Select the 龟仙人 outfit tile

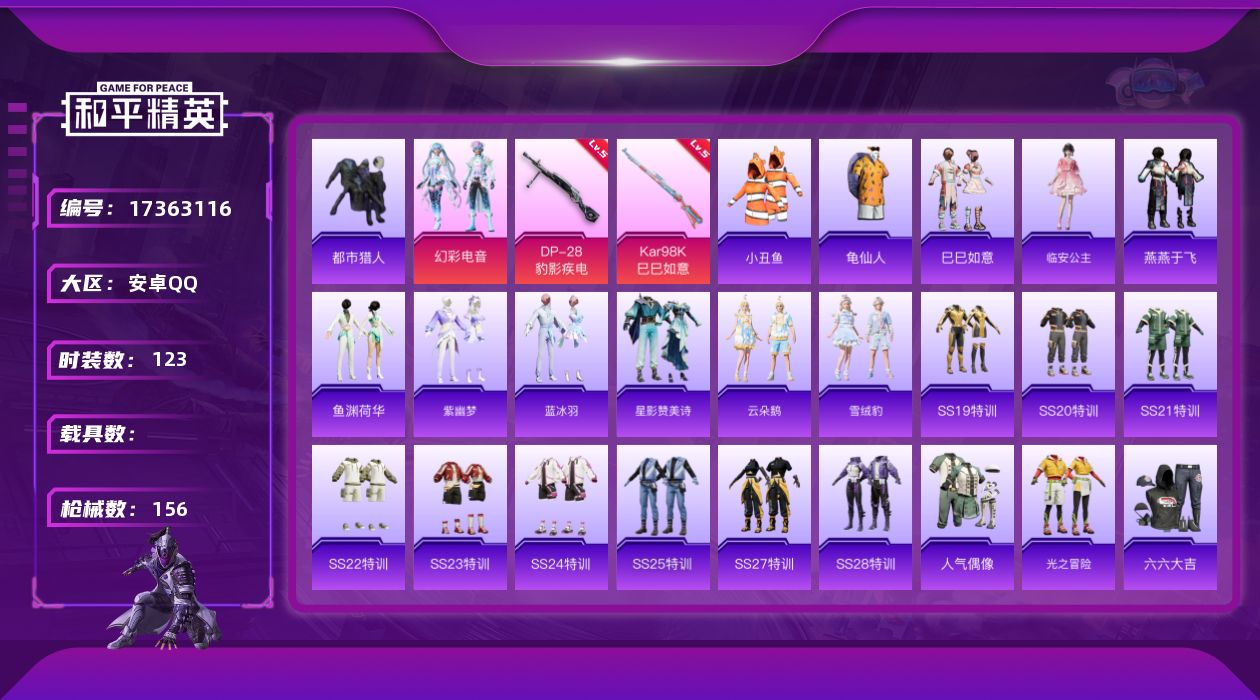(x=865, y=210)
